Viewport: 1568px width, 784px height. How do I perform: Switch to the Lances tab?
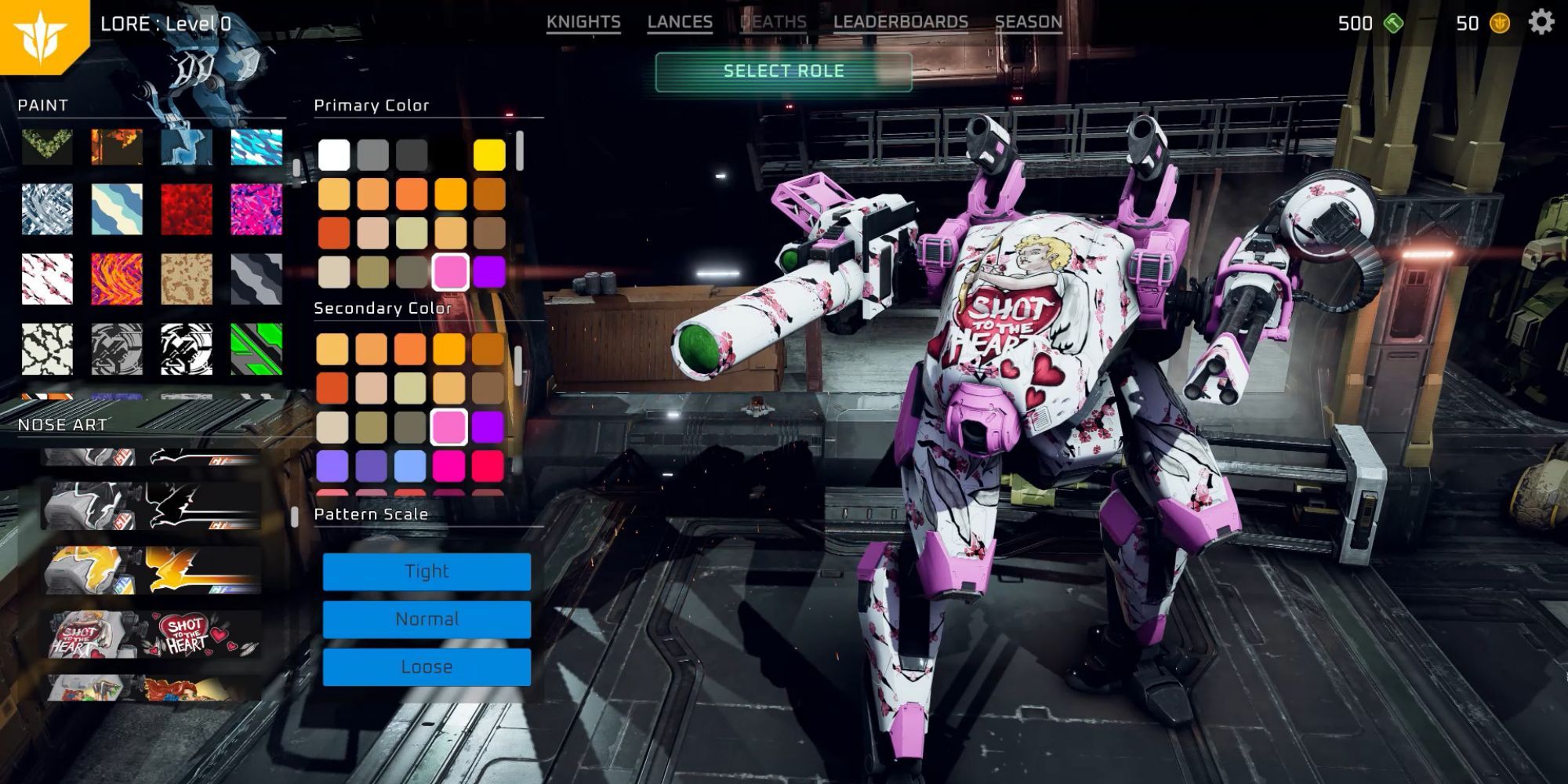tap(680, 23)
